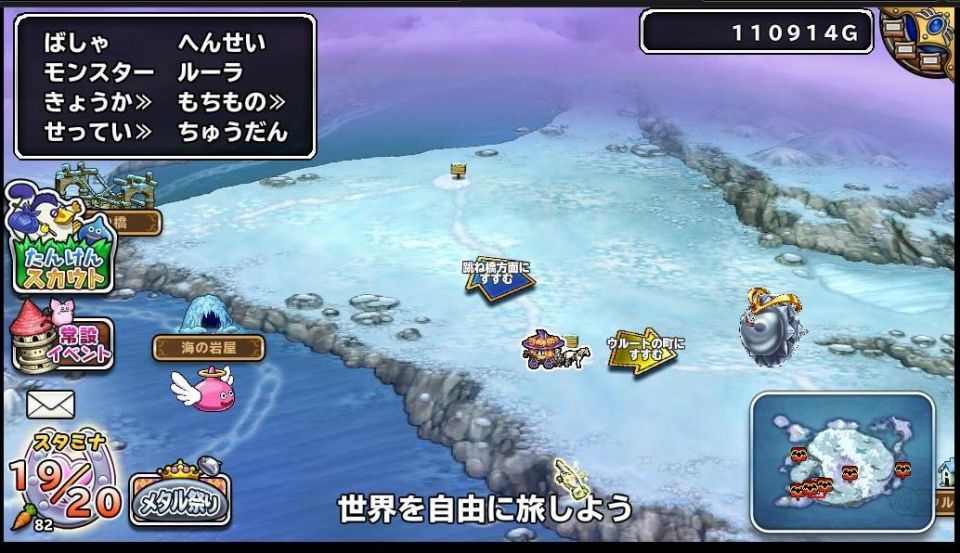Open the 常設イベント castle icon
Image resolution: width=960 pixels, height=553 pixels.
pos(60,340)
